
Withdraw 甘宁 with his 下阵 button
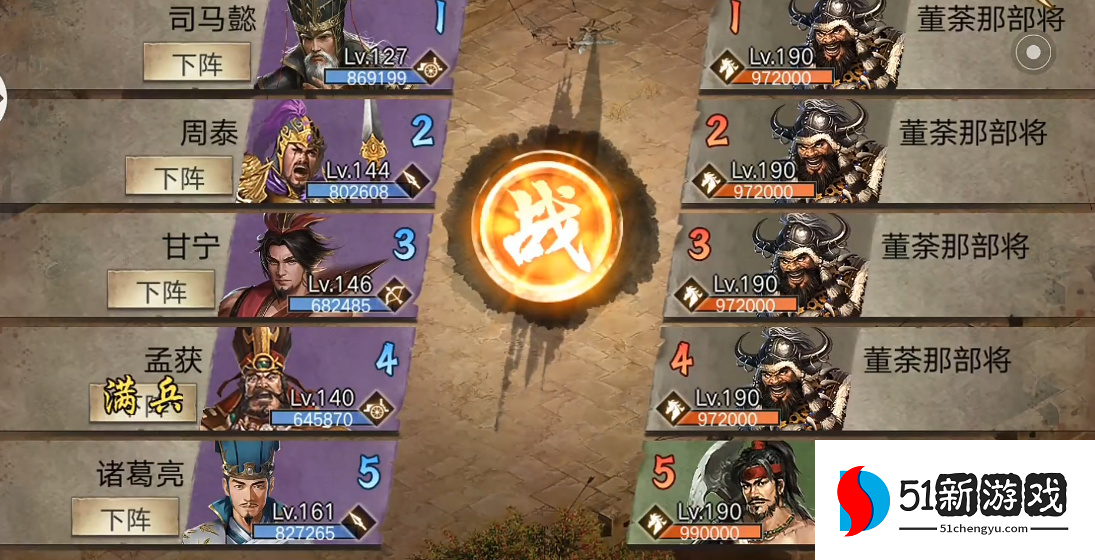(162, 291)
